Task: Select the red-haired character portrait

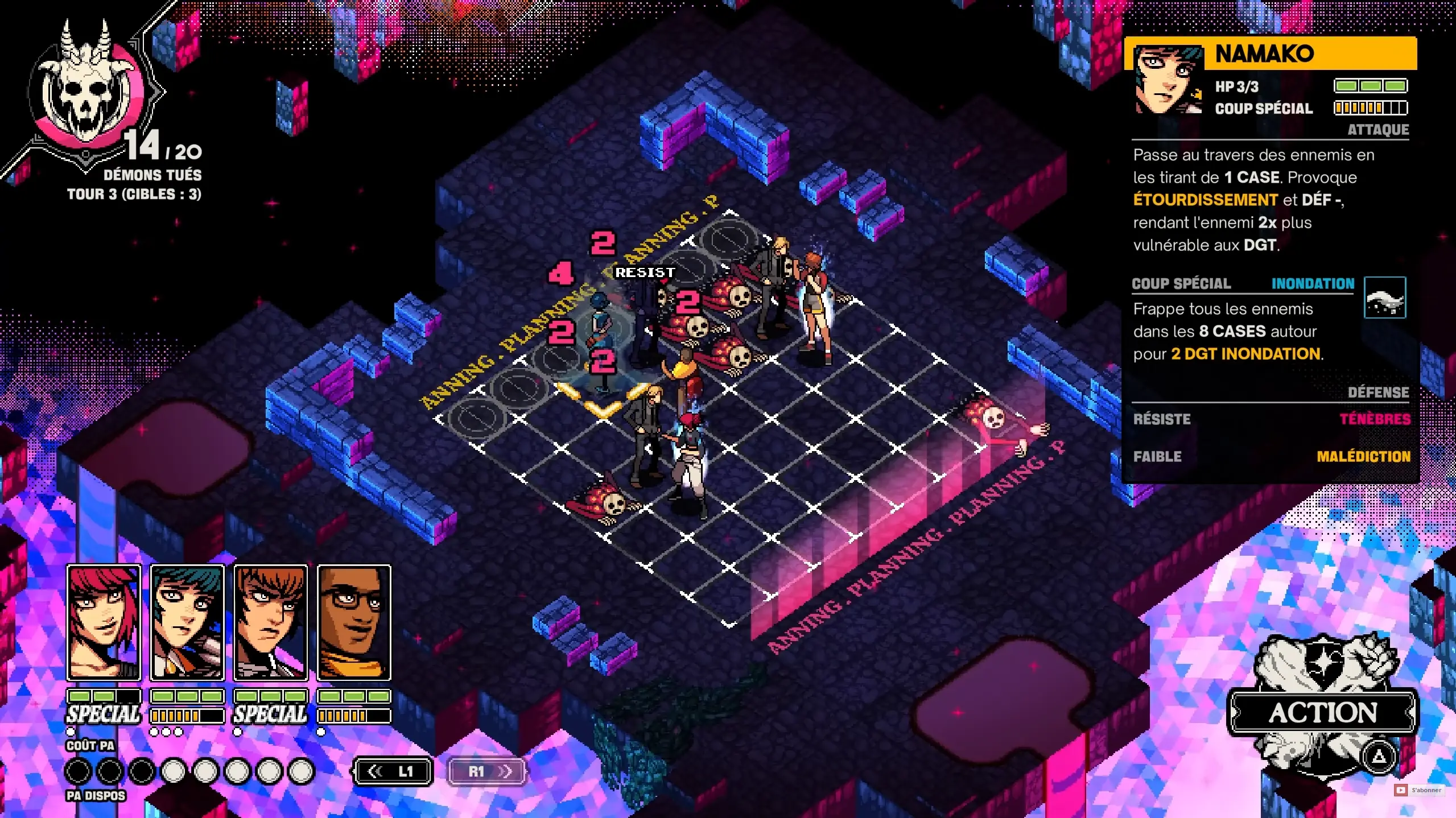Action: [x=104, y=622]
